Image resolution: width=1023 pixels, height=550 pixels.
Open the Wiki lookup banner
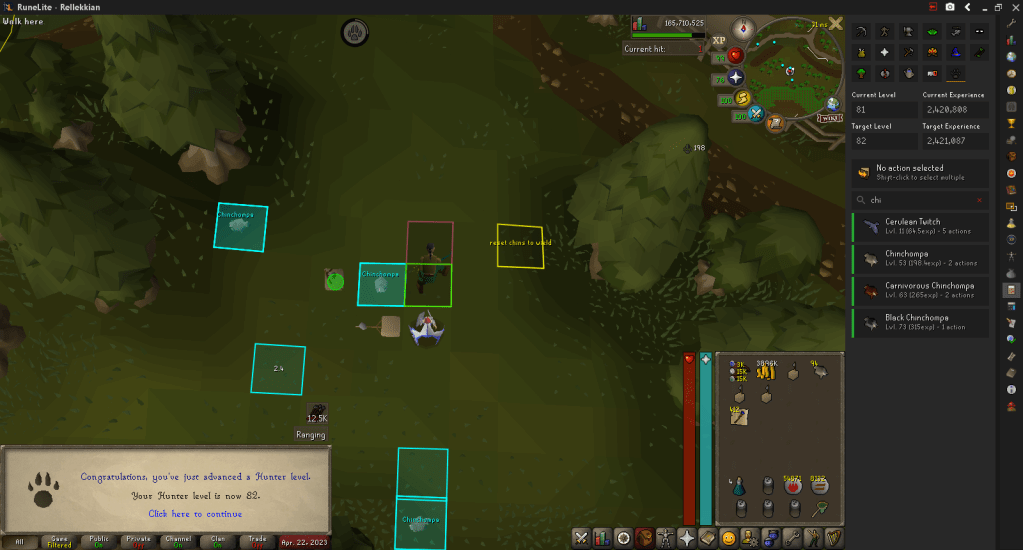click(x=830, y=117)
